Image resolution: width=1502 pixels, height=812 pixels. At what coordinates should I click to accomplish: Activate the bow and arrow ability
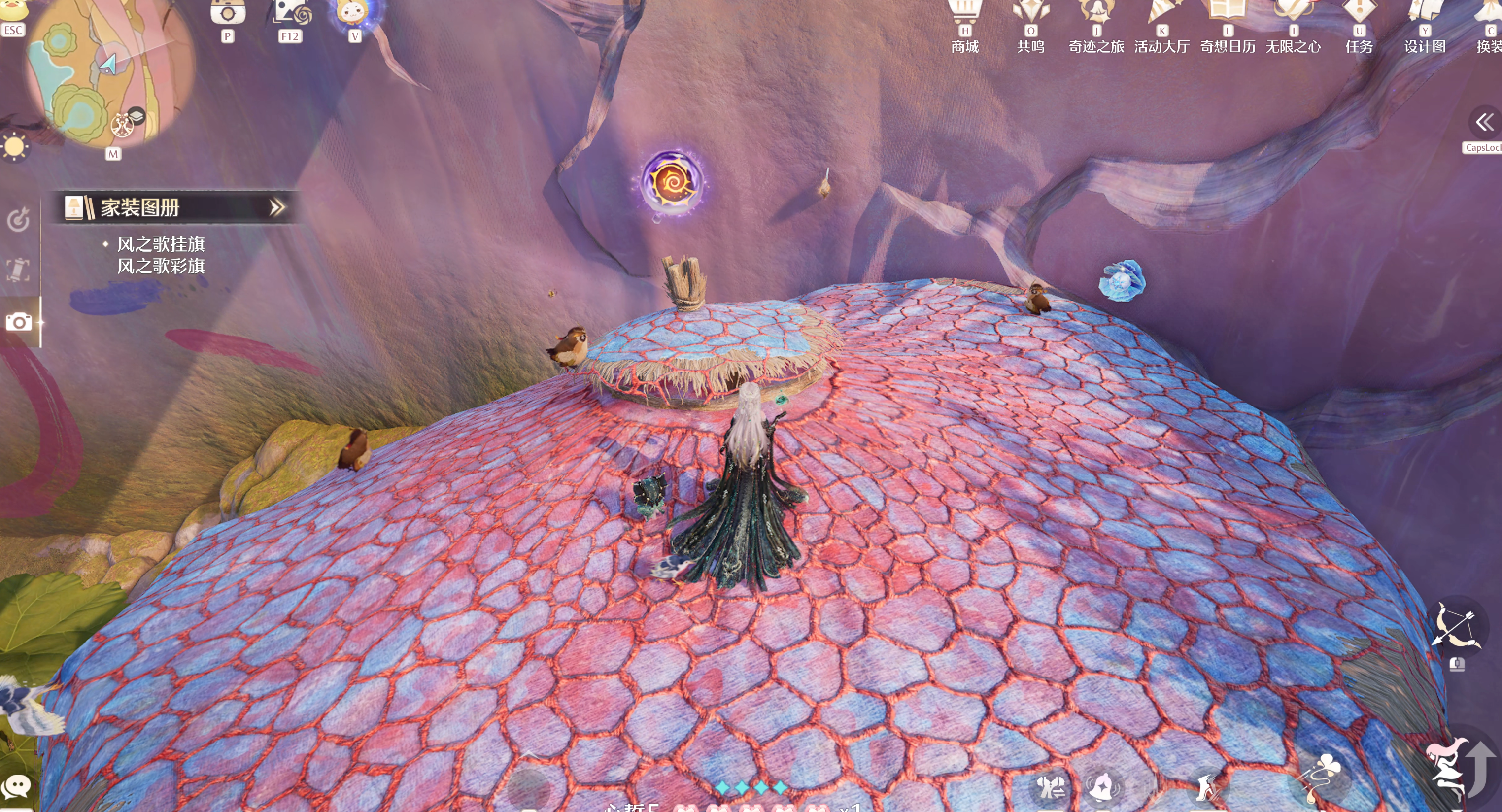click(1456, 627)
